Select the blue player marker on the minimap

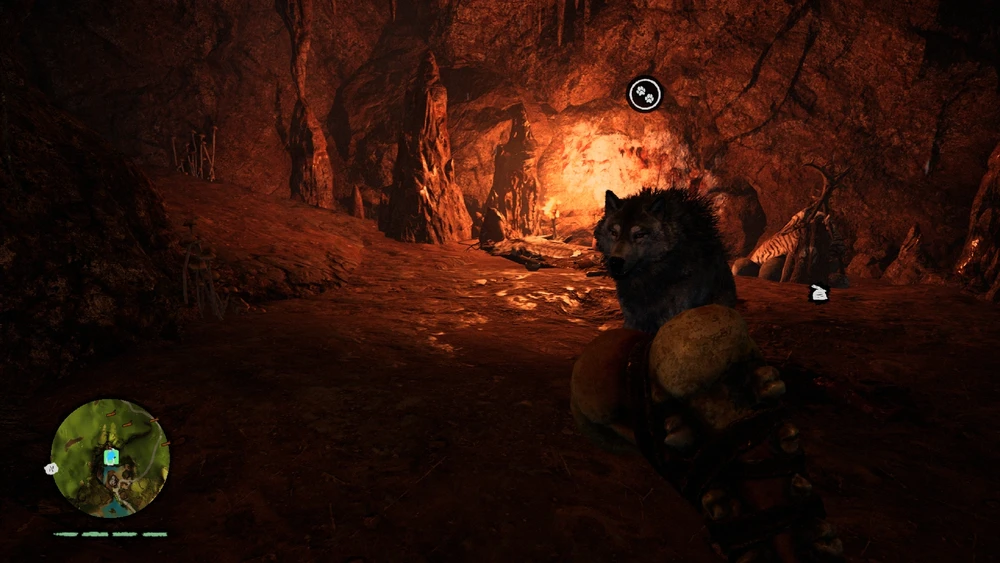[x=111, y=456]
